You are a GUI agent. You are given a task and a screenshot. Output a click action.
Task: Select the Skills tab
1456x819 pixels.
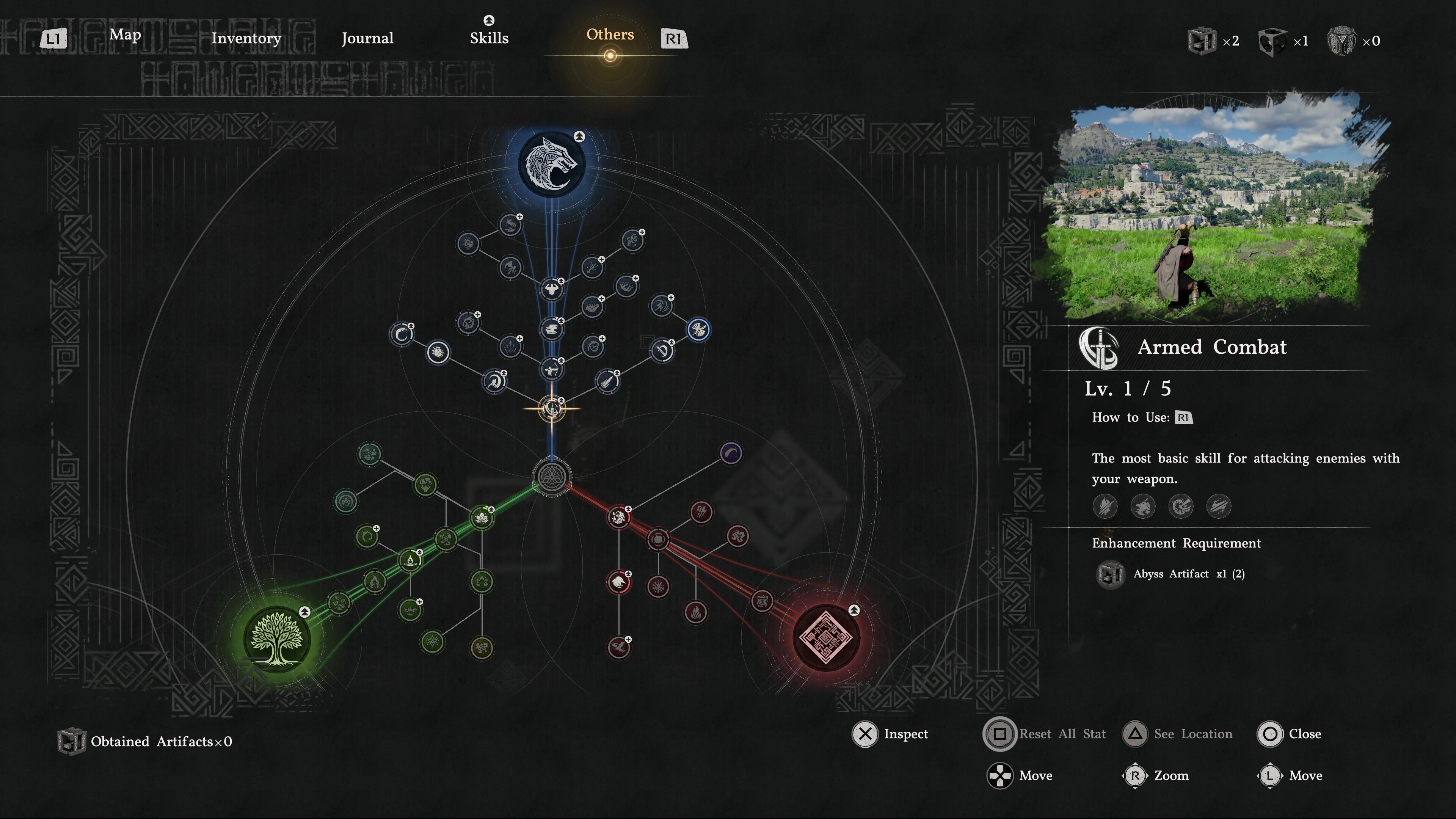coord(489,38)
